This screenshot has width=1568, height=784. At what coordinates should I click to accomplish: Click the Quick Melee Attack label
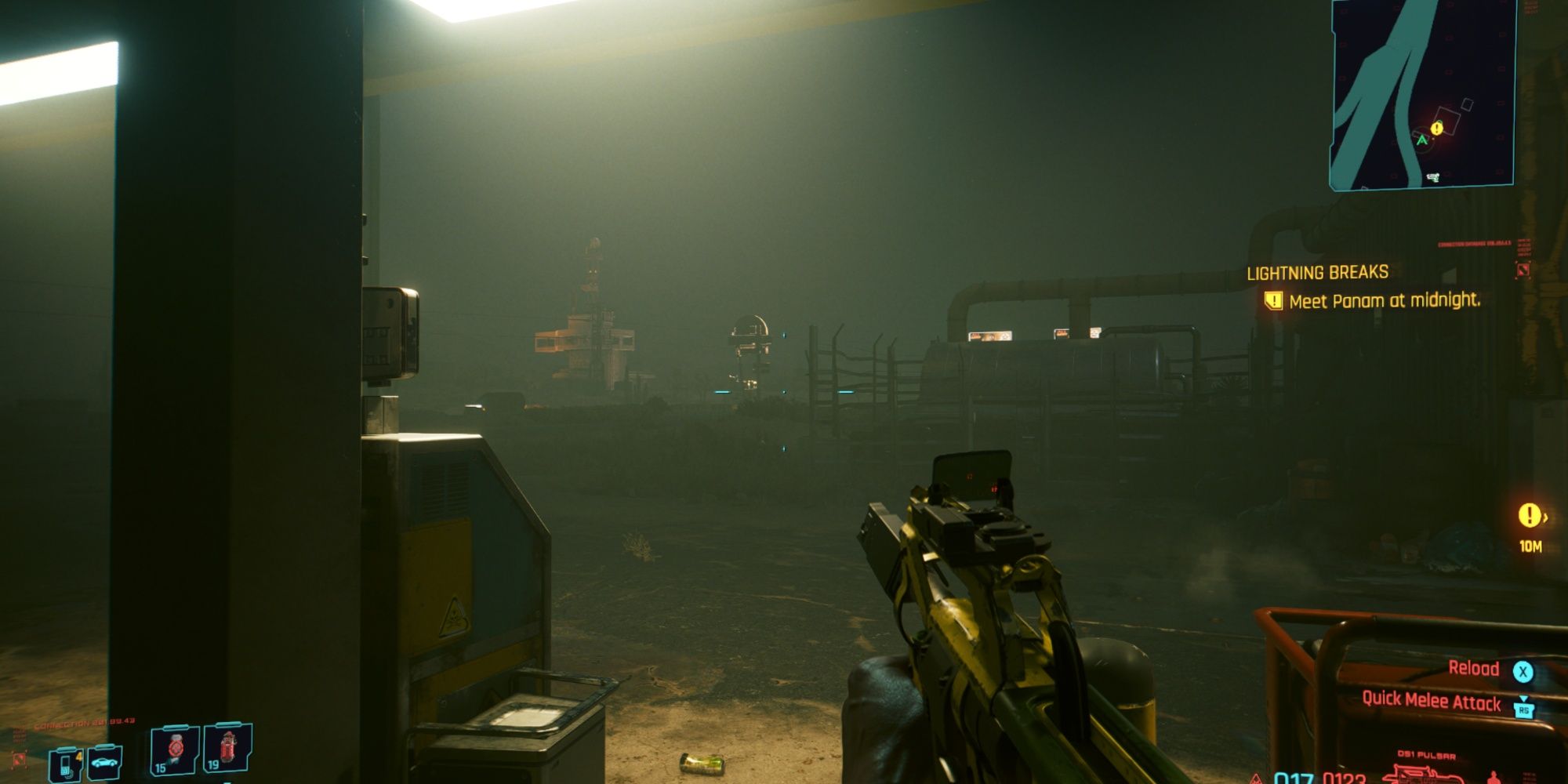(1432, 701)
